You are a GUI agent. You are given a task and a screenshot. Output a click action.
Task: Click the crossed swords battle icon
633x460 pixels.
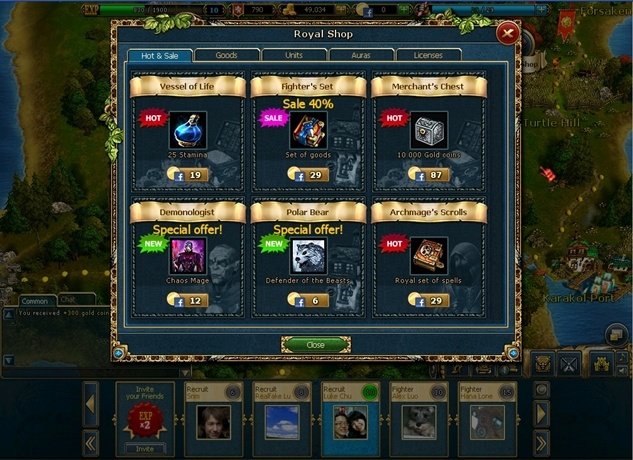pos(570,364)
